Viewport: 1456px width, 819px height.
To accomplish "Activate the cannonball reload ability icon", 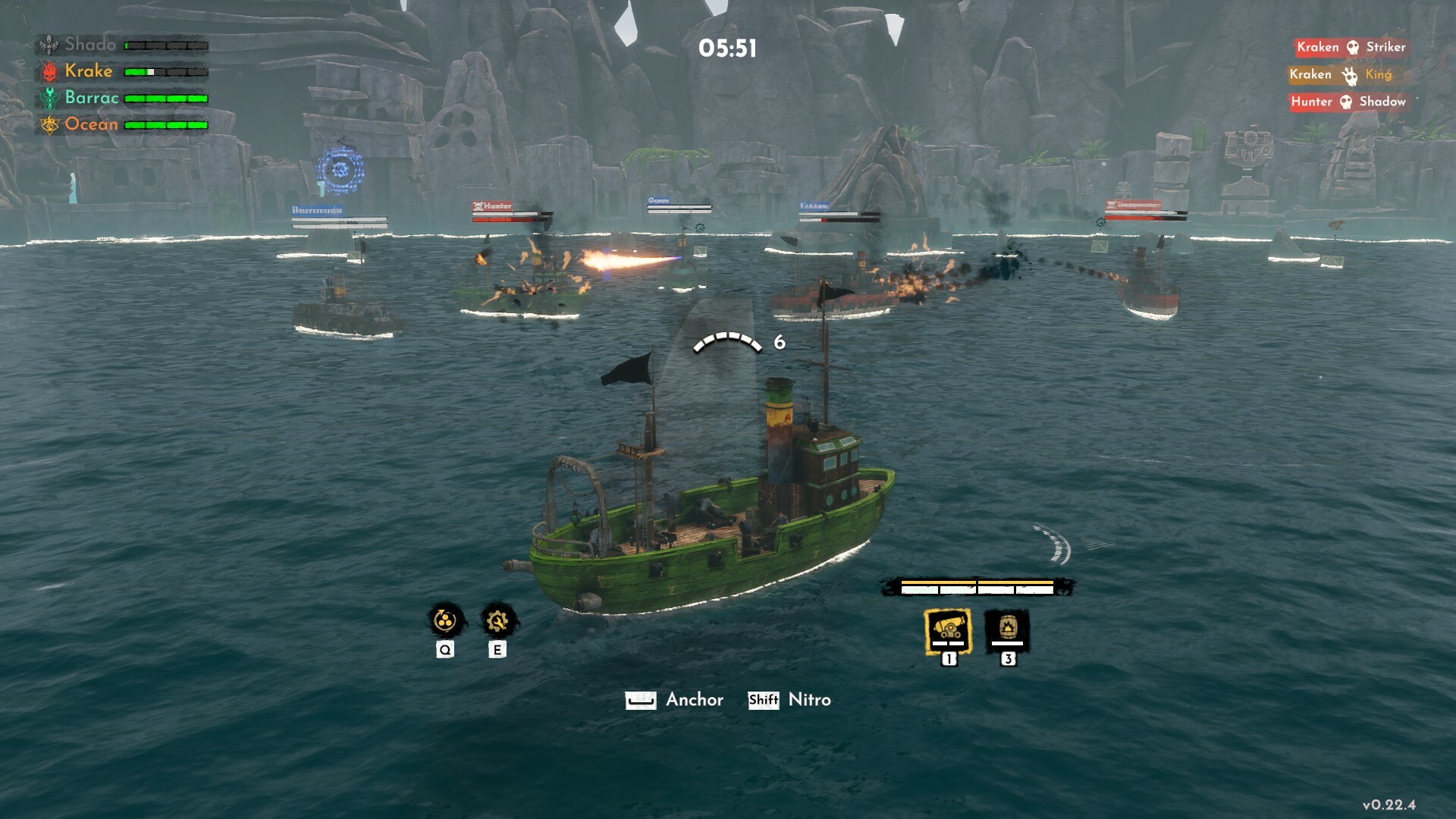I will click(x=445, y=621).
